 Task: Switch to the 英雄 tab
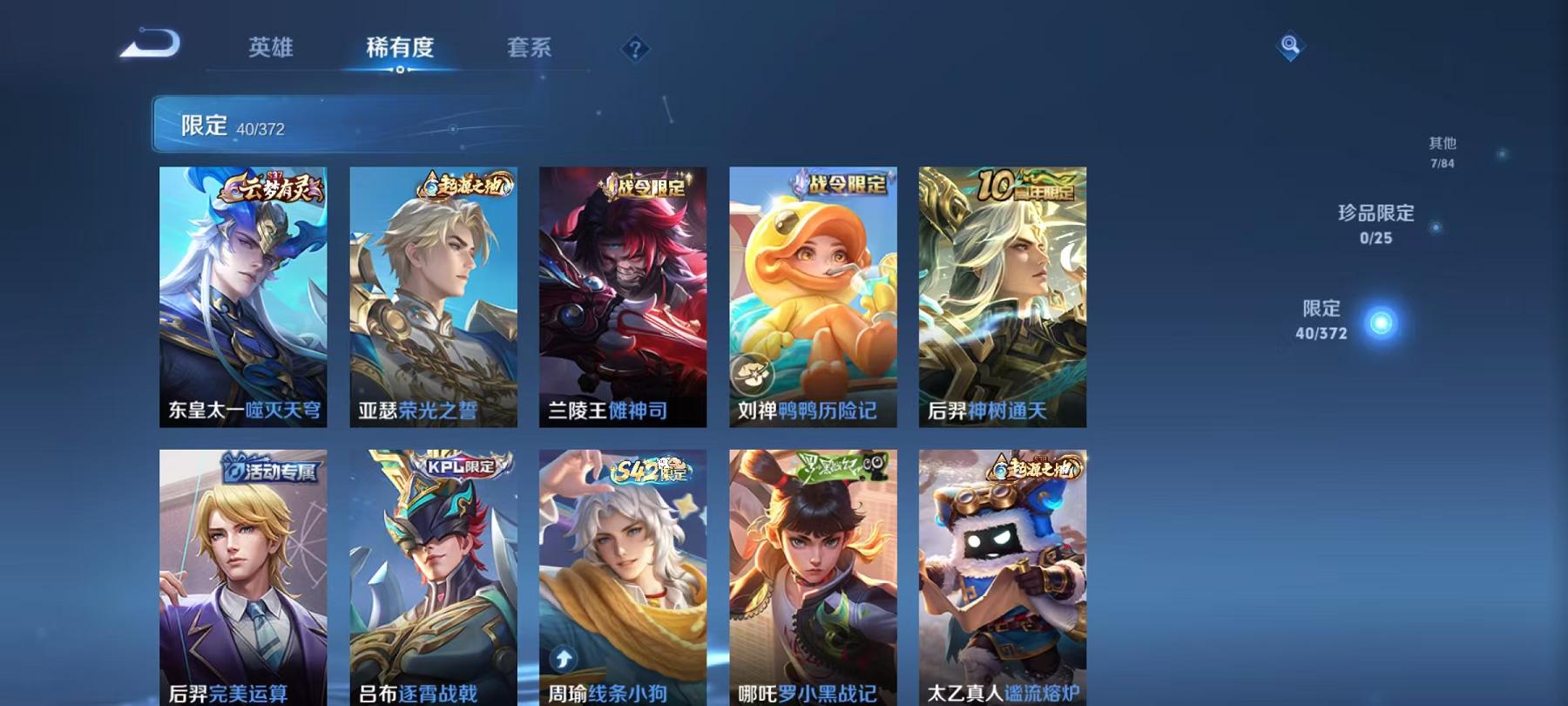point(272,50)
